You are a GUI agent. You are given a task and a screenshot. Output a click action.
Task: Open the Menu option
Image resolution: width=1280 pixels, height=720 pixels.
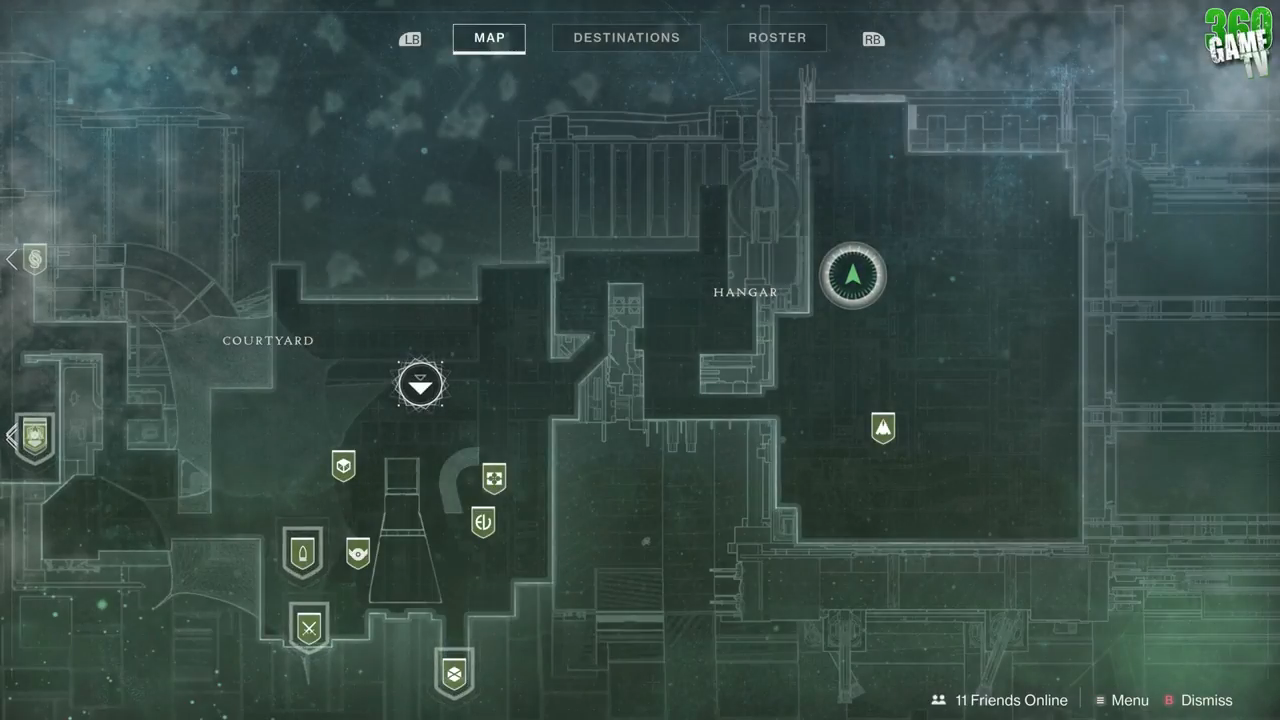click(x=1121, y=700)
